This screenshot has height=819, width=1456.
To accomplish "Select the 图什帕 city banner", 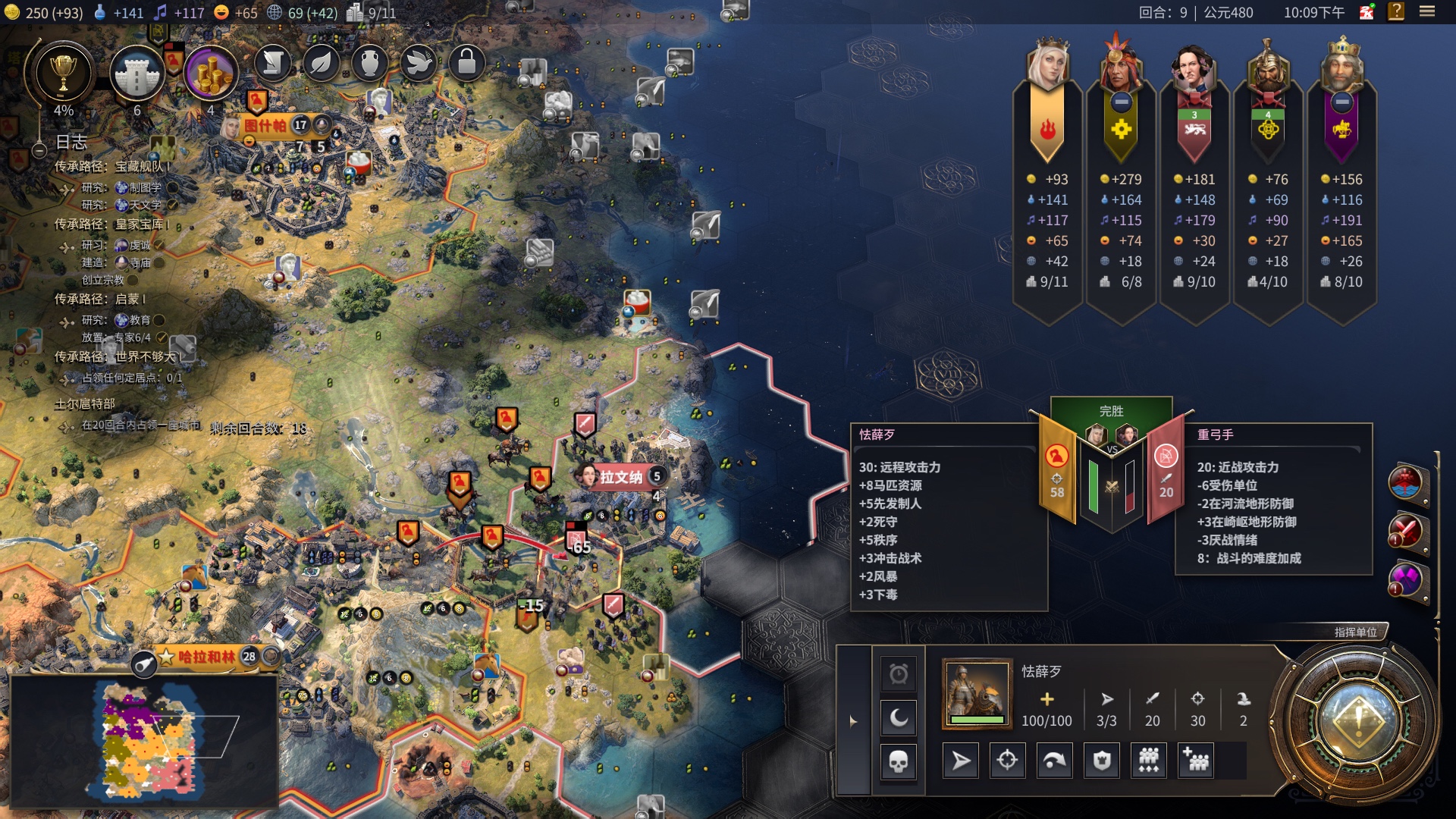I will 266,125.
